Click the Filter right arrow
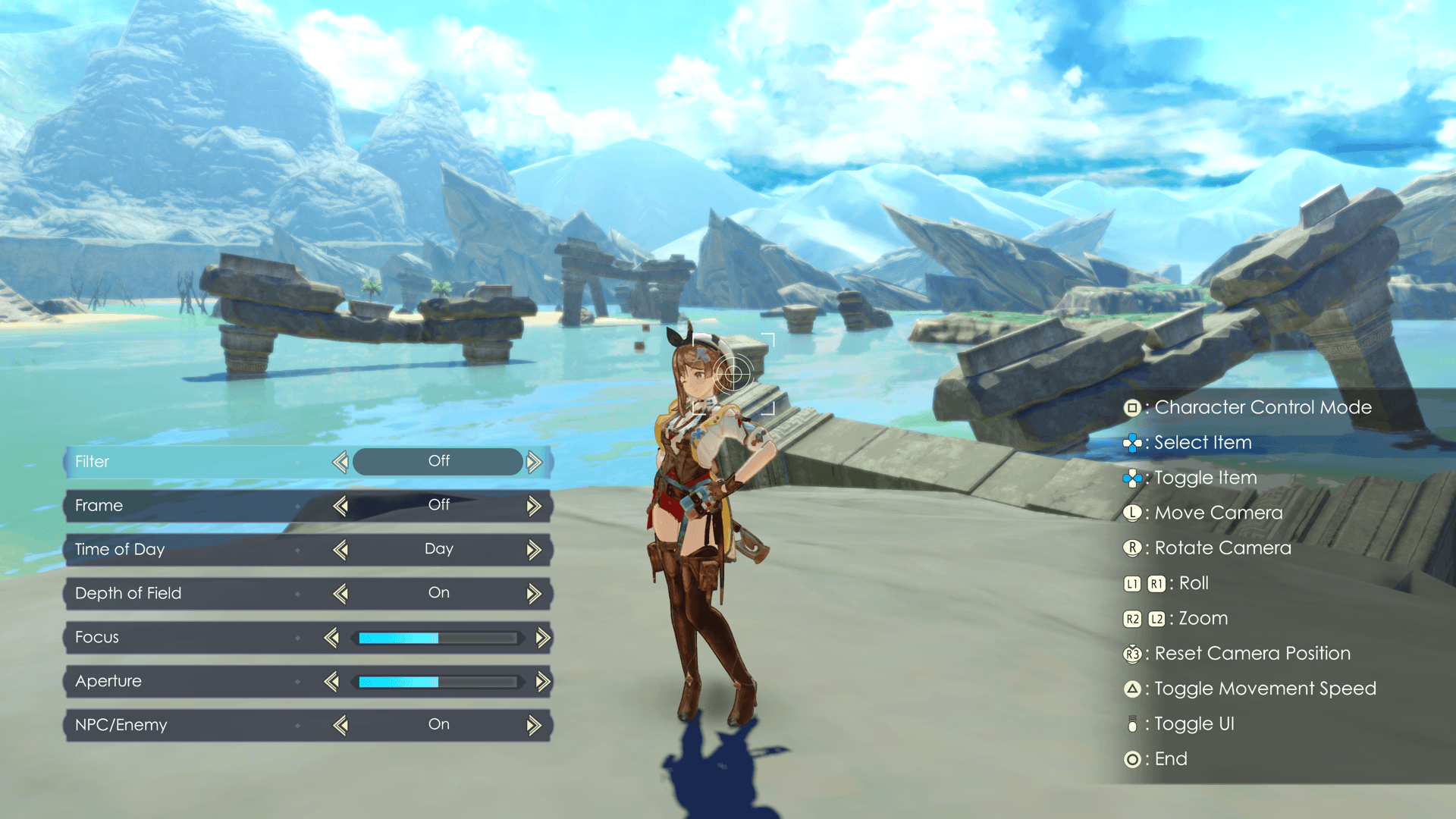1456x819 pixels. tap(535, 462)
